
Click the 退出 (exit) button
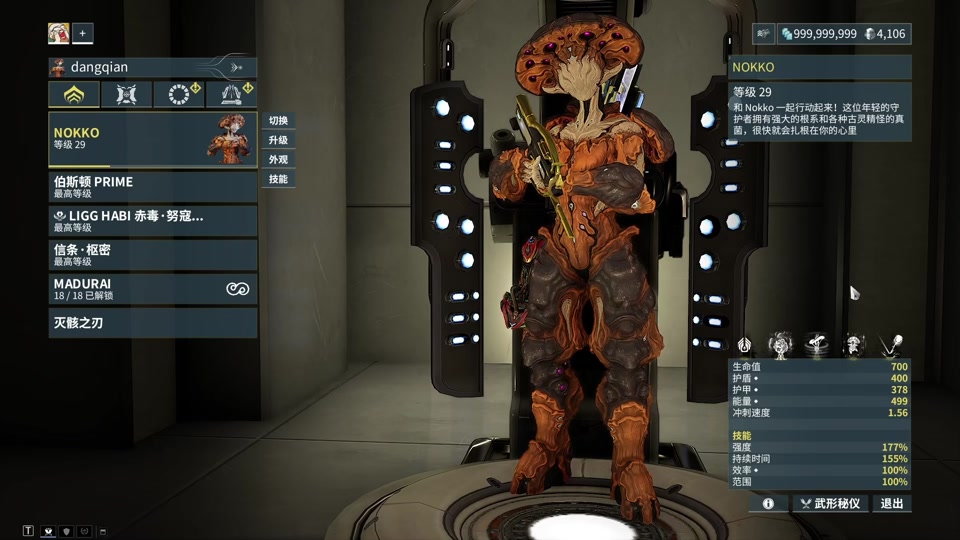pyautogui.click(x=892, y=504)
